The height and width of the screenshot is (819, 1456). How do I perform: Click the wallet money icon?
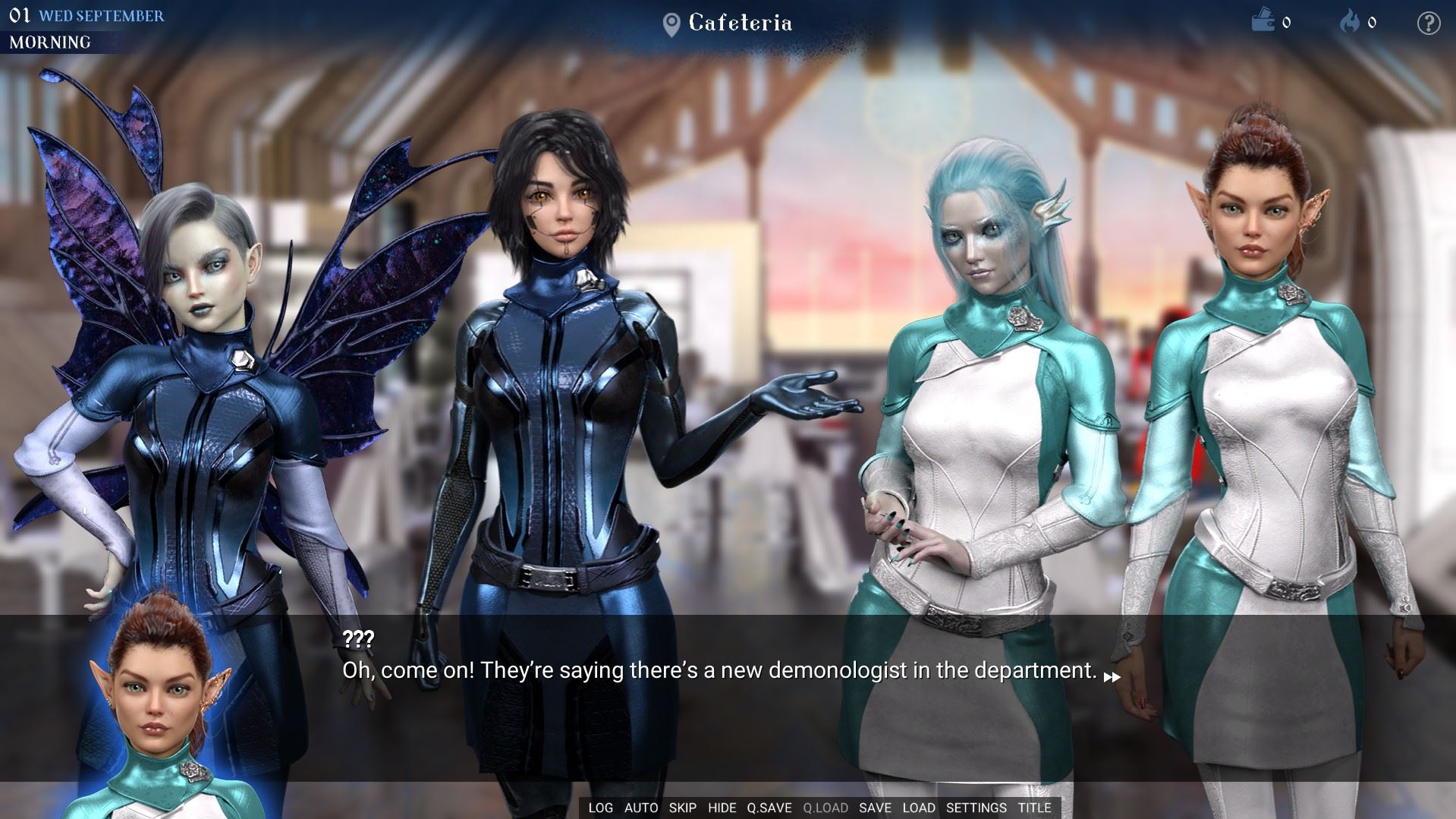(x=1263, y=21)
